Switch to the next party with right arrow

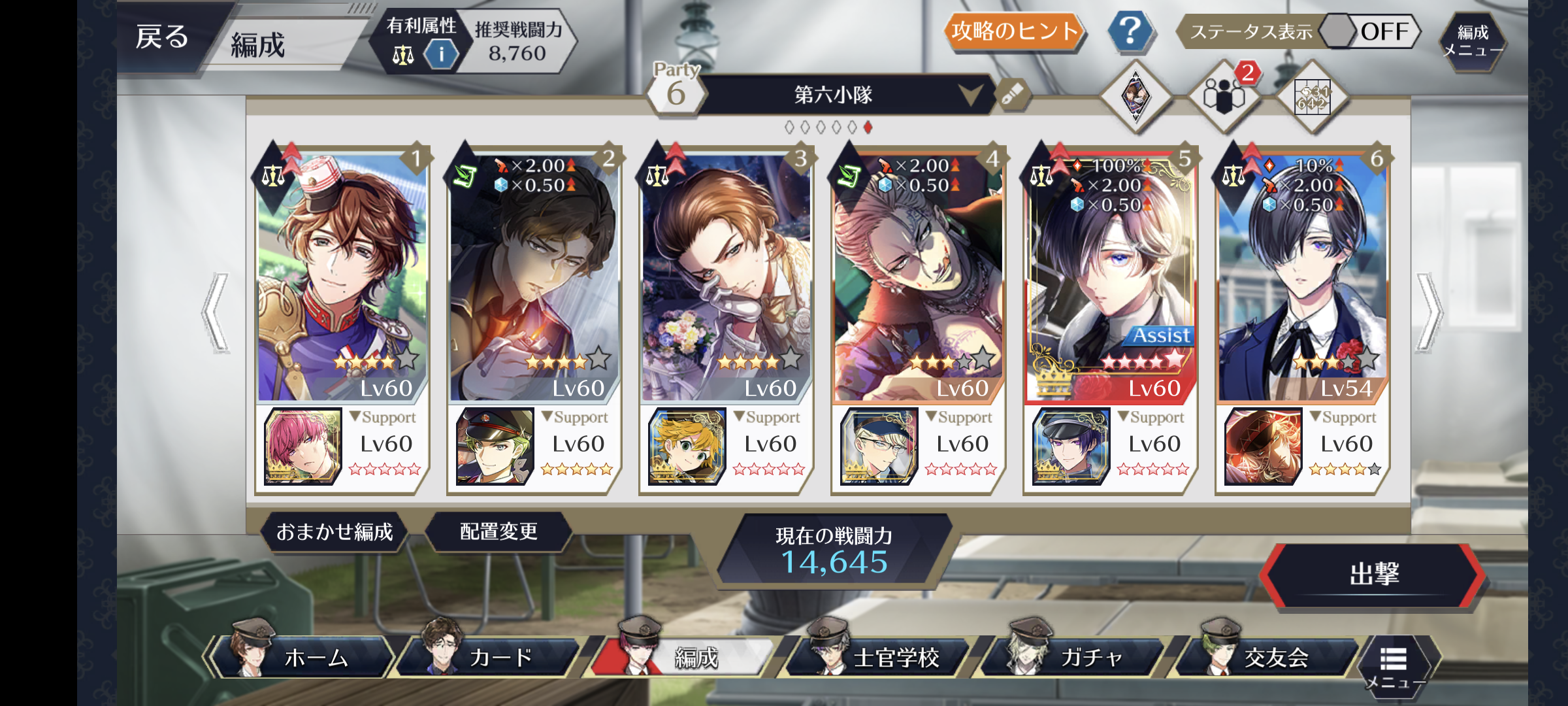1429,312
